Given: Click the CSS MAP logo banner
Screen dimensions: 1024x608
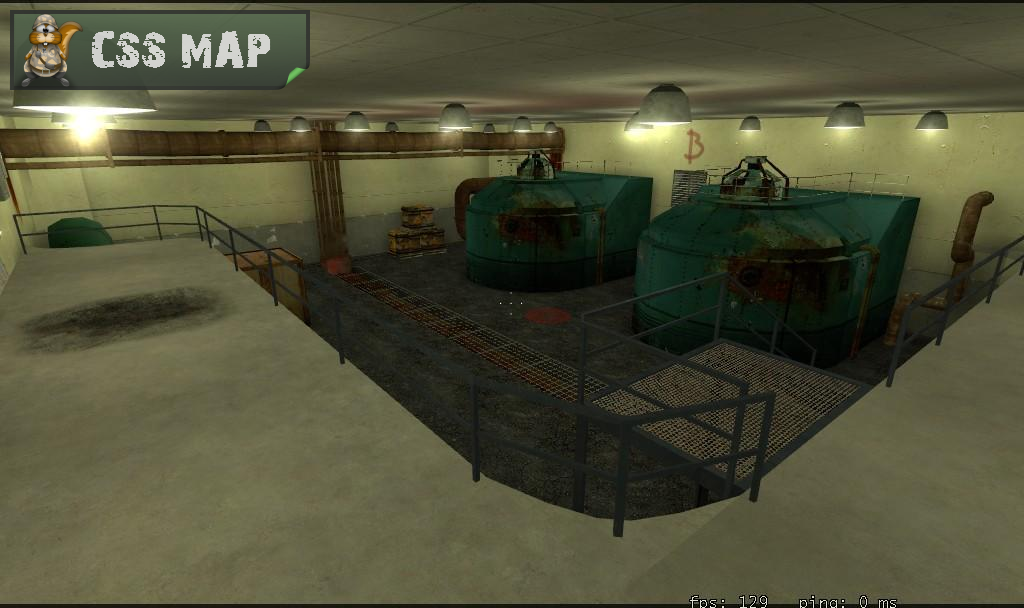Looking at the screenshot, I should [x=160, y=50].
